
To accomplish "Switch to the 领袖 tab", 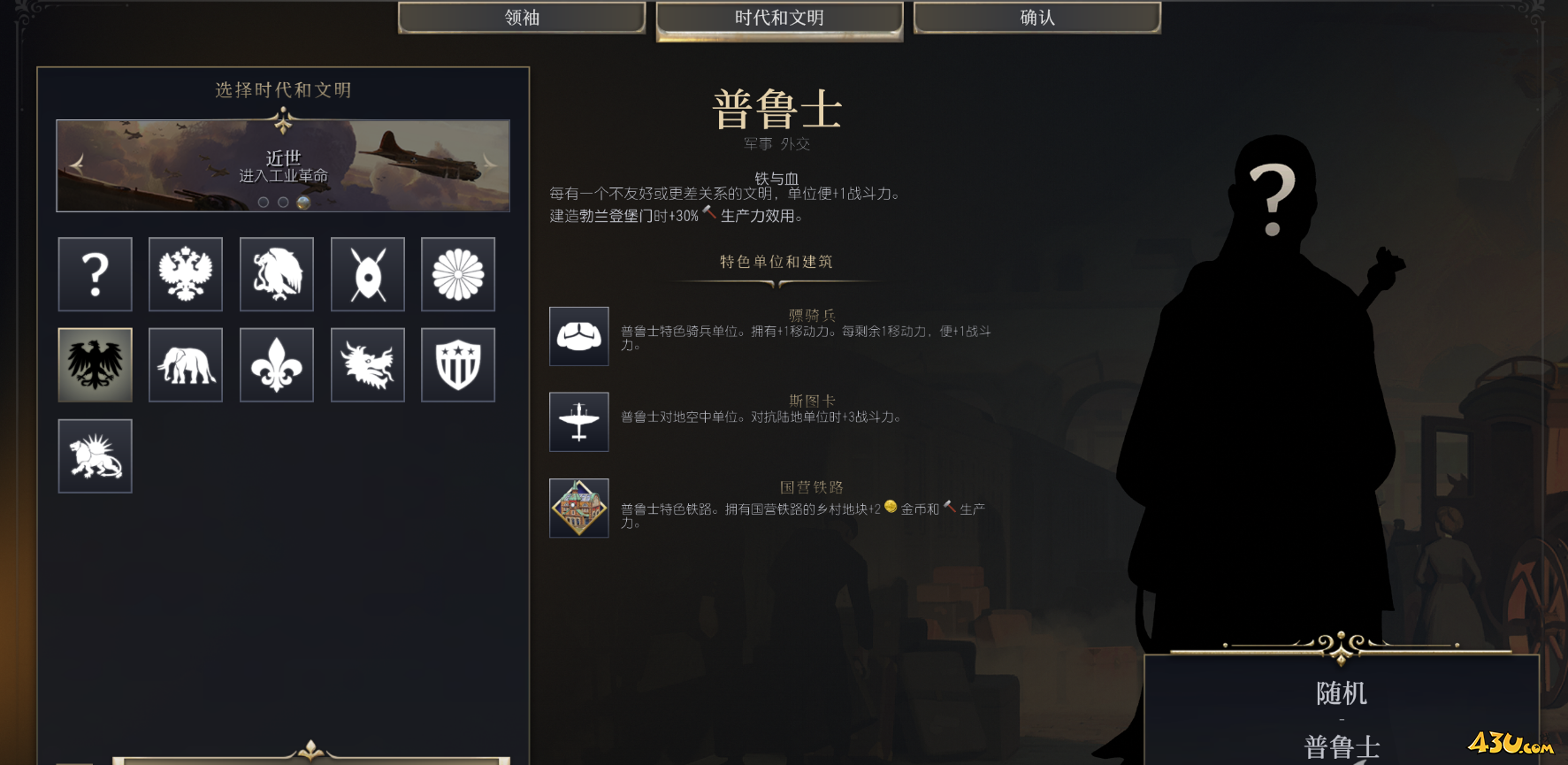I will (x=522, y=18).
